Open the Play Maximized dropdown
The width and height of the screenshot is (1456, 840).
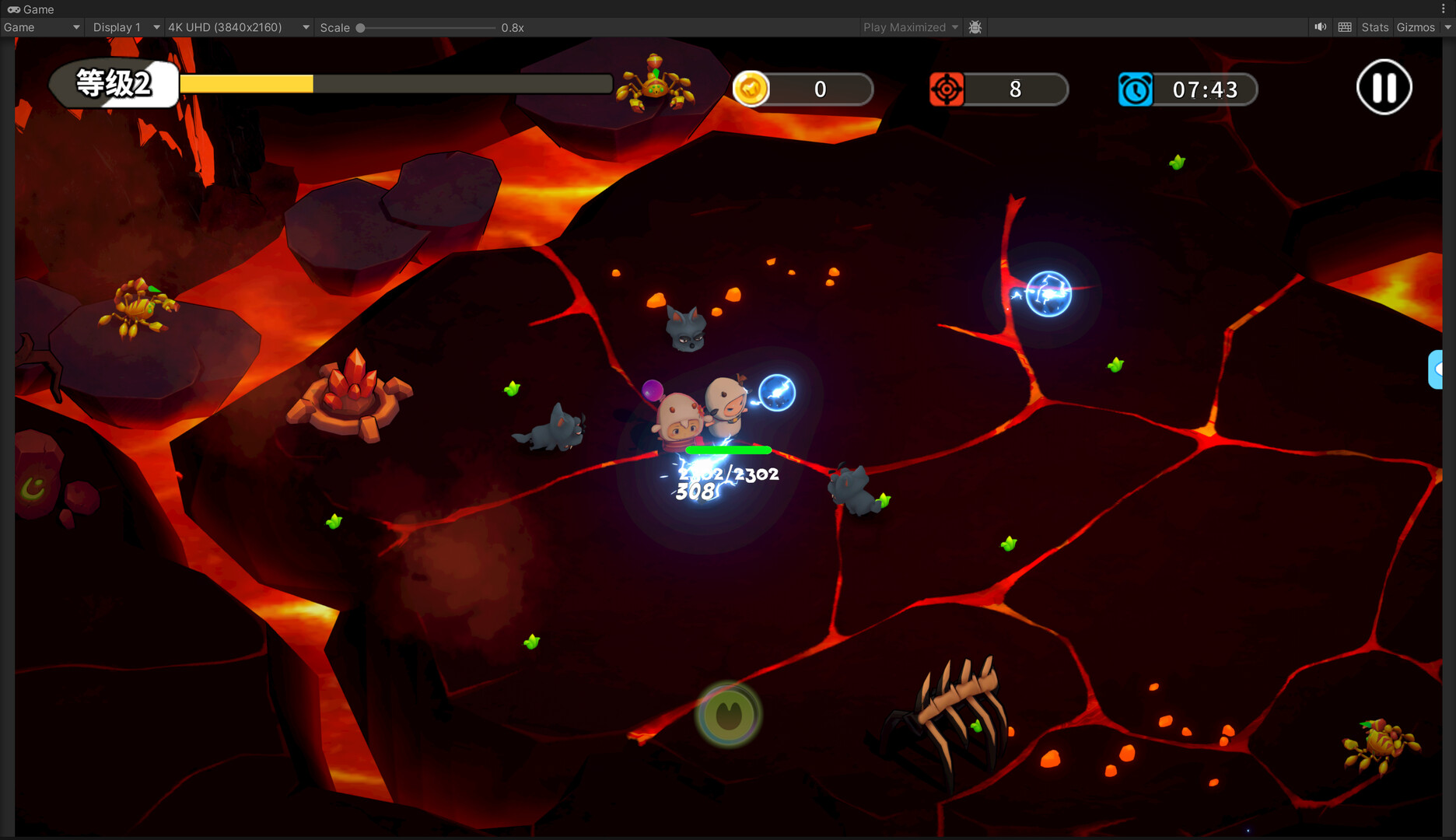(910, 27)
